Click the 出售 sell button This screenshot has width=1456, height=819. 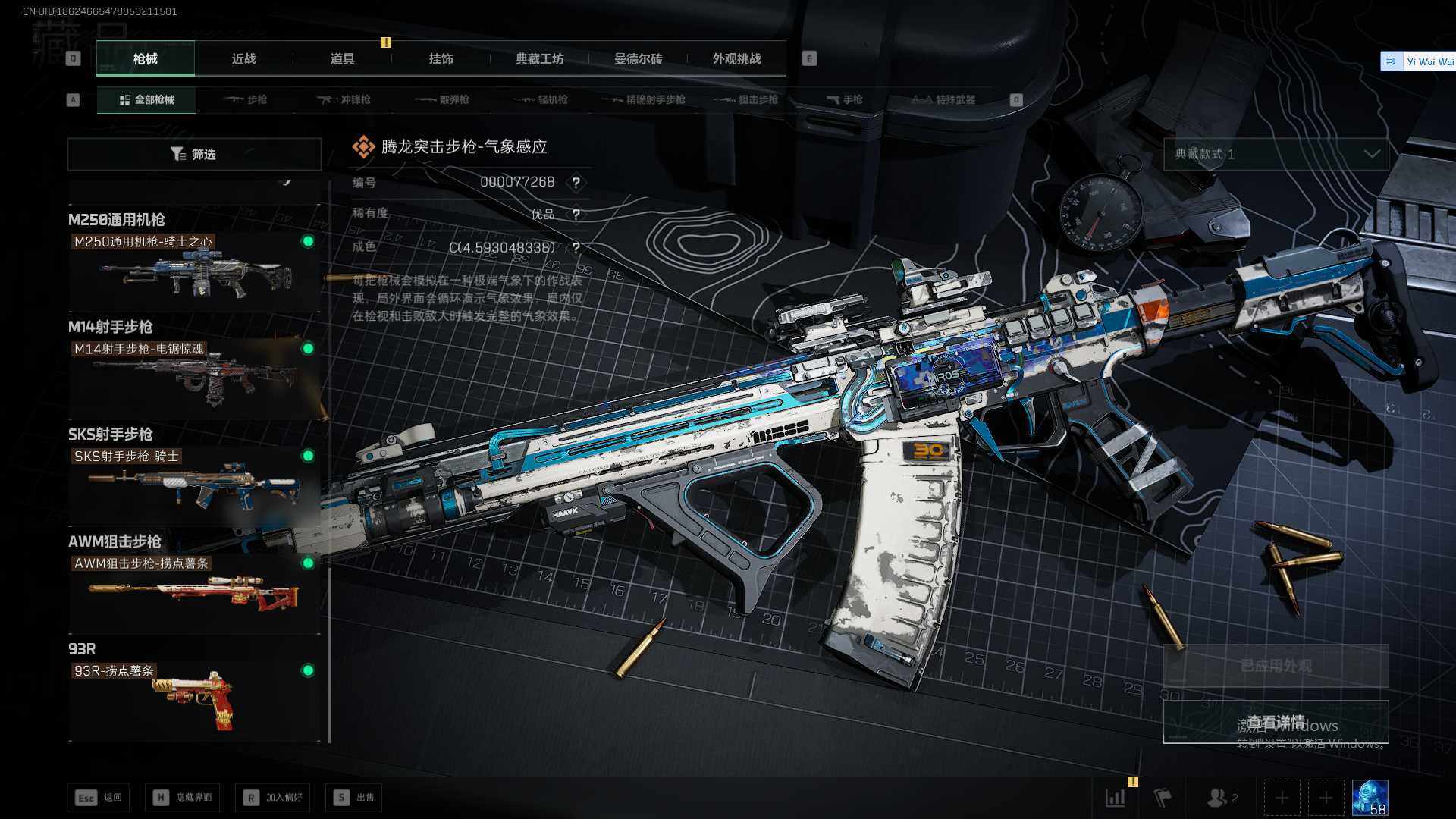click(354, 798)
